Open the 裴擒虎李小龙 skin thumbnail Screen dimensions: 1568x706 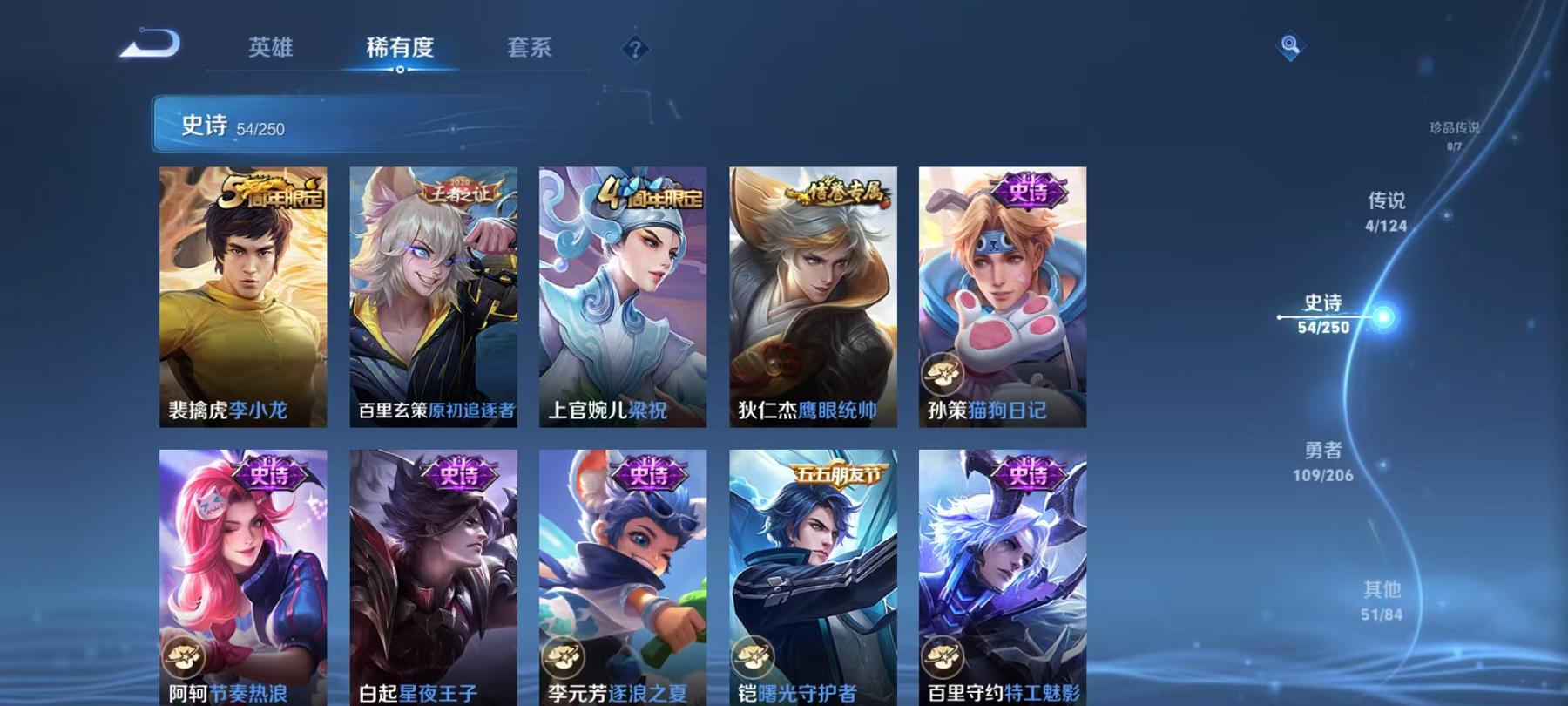pyautogui.click(x=243, y=296)
